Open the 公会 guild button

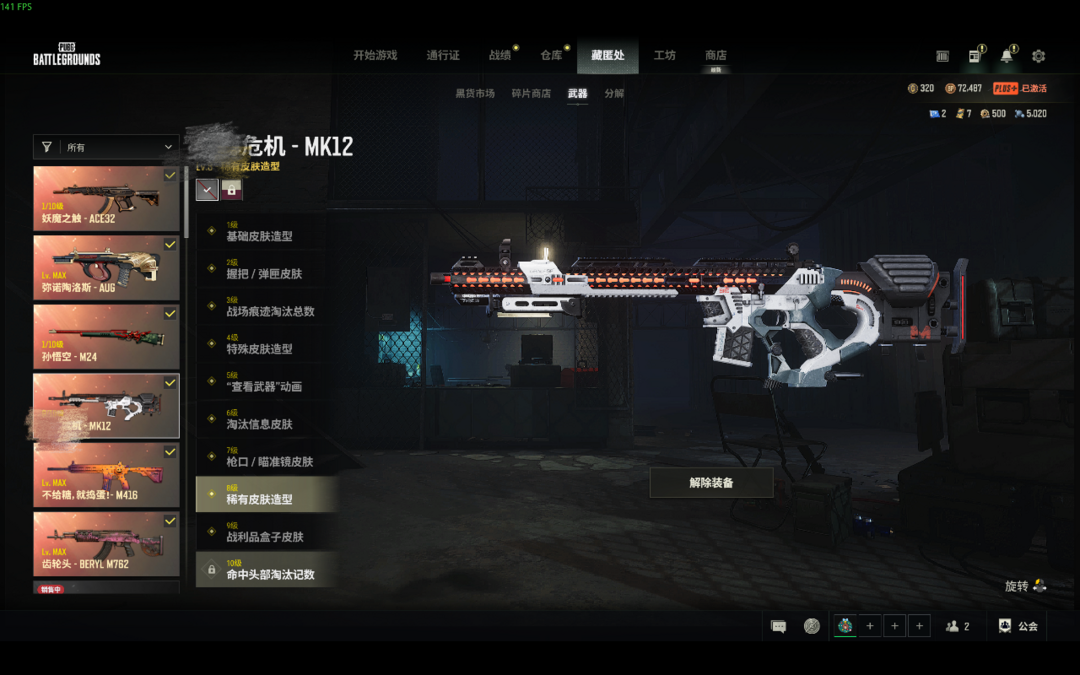tap(1018, 626)
